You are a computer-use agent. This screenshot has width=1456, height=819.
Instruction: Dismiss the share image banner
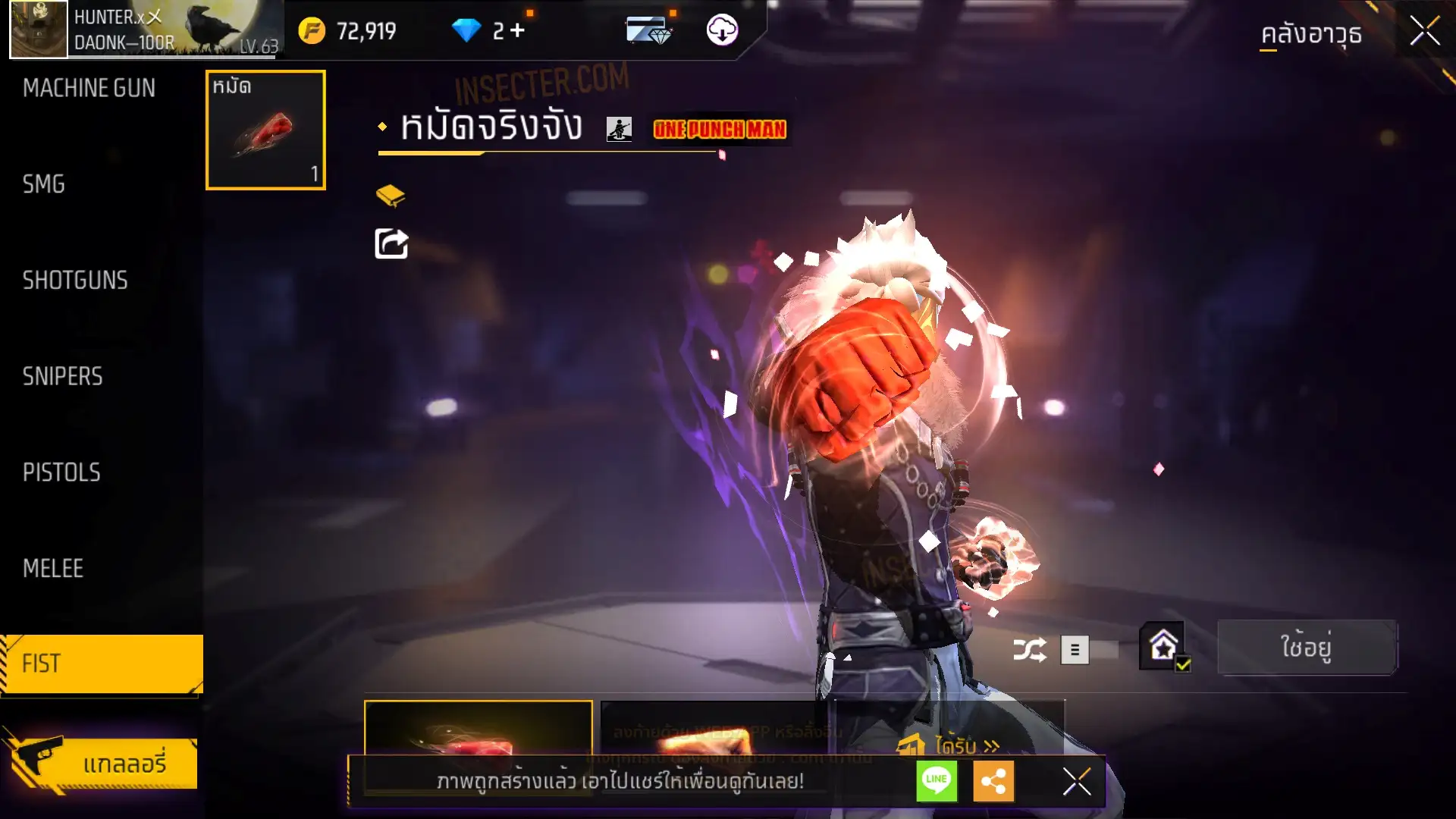click(x=1077, y=781)
